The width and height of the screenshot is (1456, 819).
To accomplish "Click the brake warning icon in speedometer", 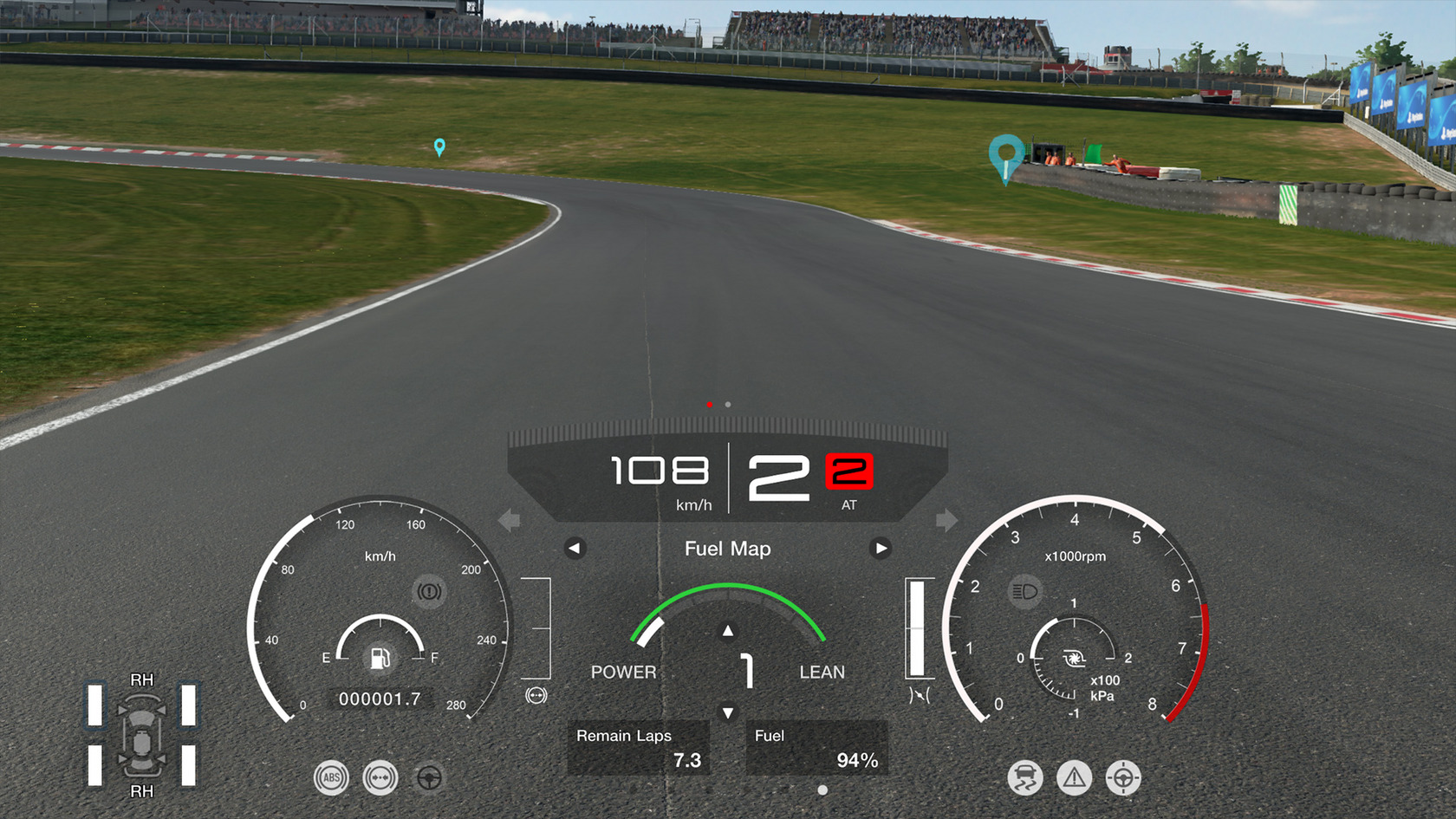I will point(429,592).
